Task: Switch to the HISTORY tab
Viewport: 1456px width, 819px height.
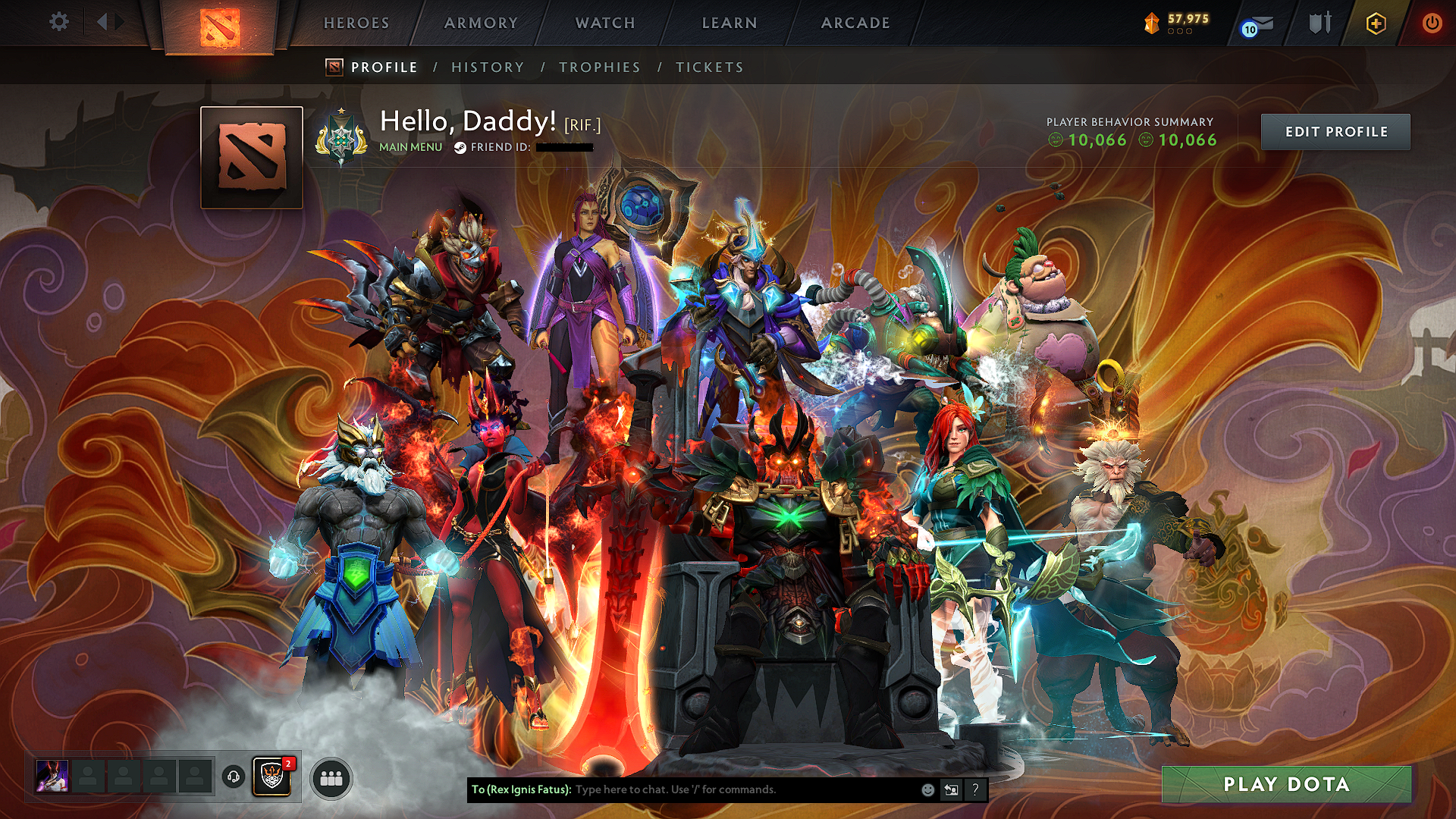Action: [487, 67]
